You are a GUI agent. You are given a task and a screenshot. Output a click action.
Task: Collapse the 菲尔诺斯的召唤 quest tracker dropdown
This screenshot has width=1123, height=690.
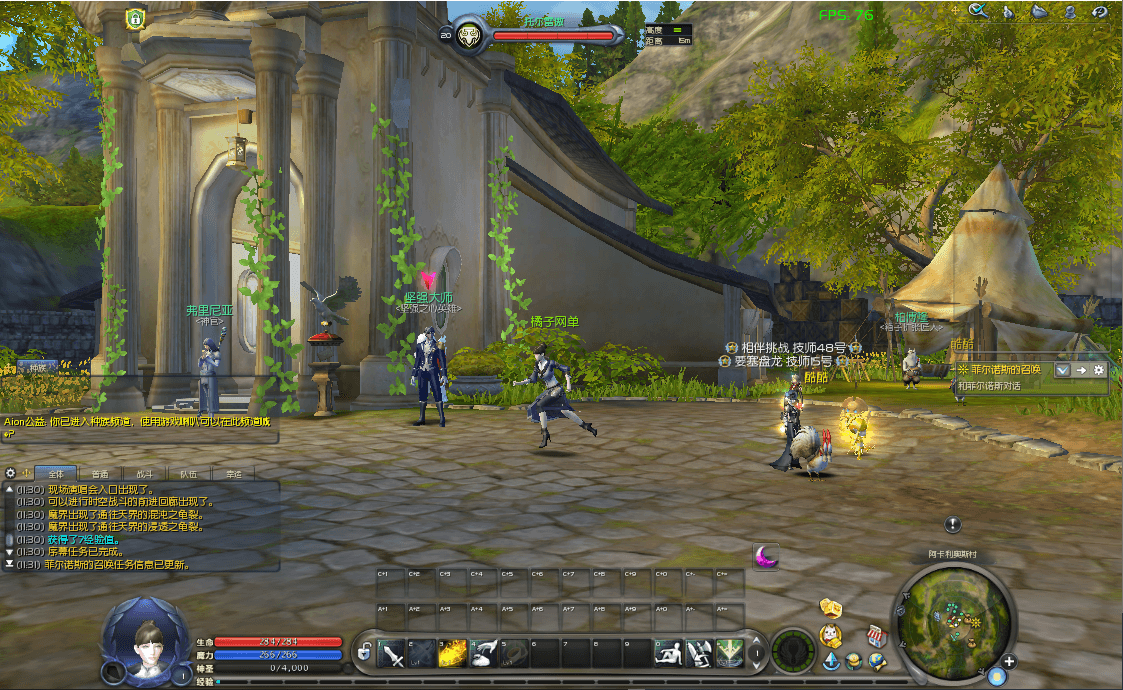click(1063, 370)
